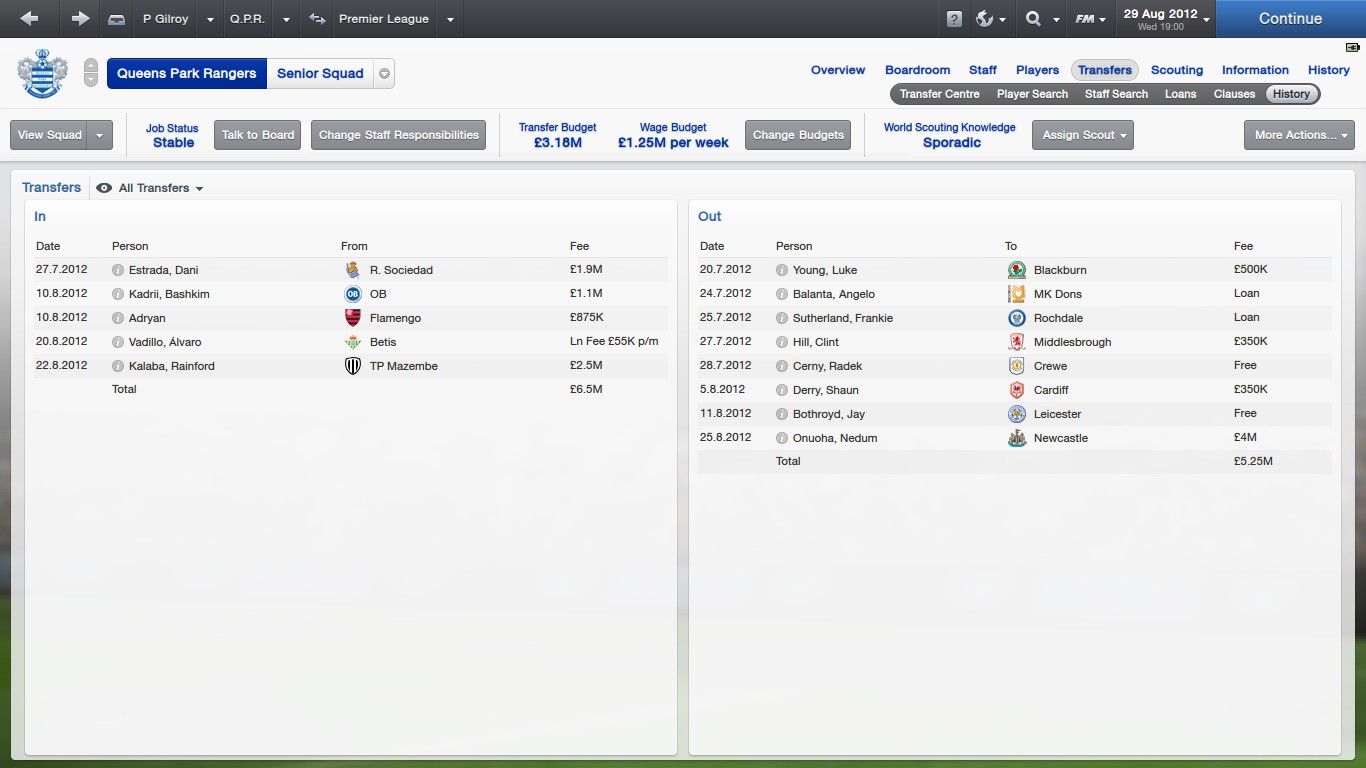
Task: Open the Senior Squad selector
Action: pos(384,73)
